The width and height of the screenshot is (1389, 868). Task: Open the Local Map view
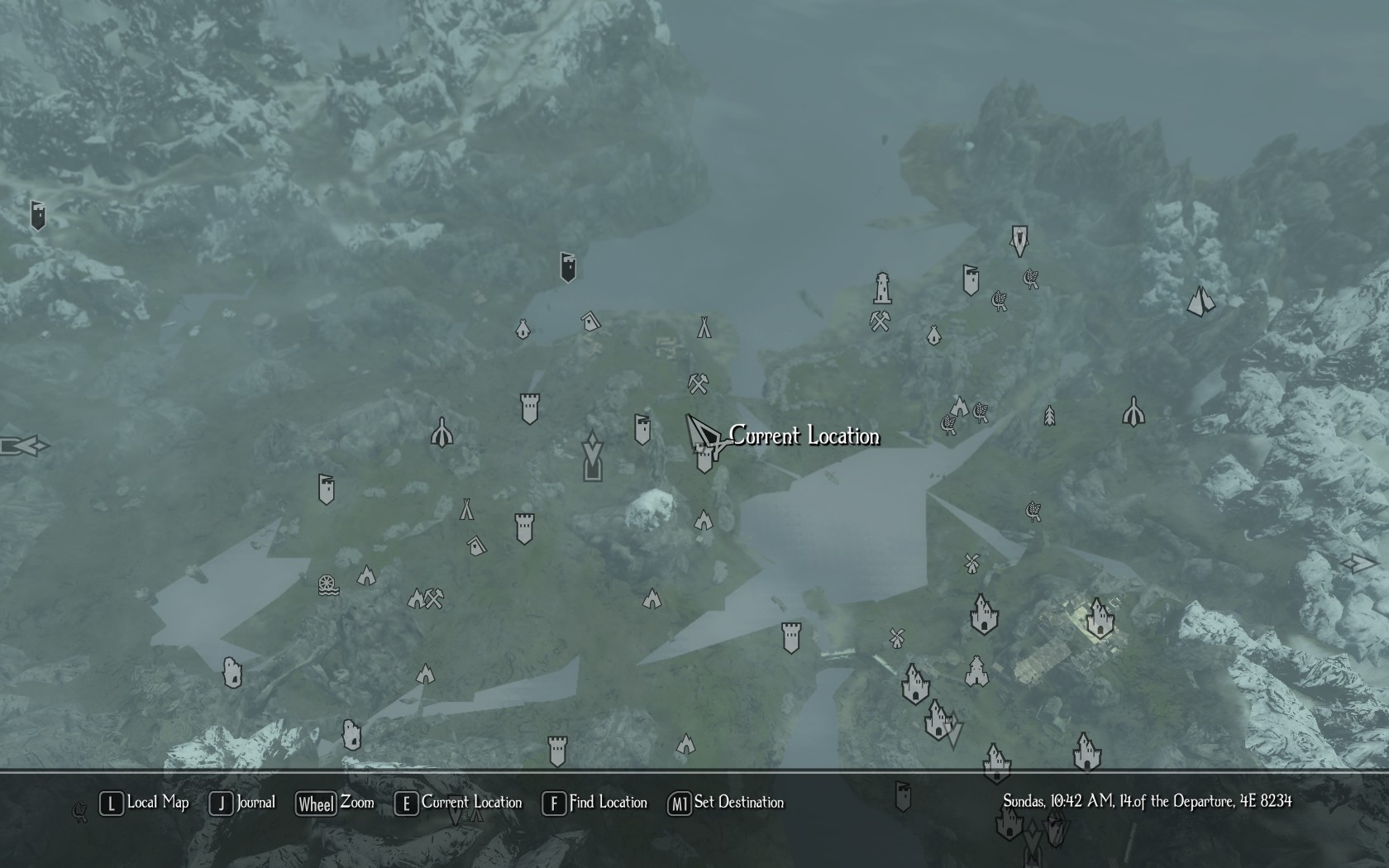point(146,803)
